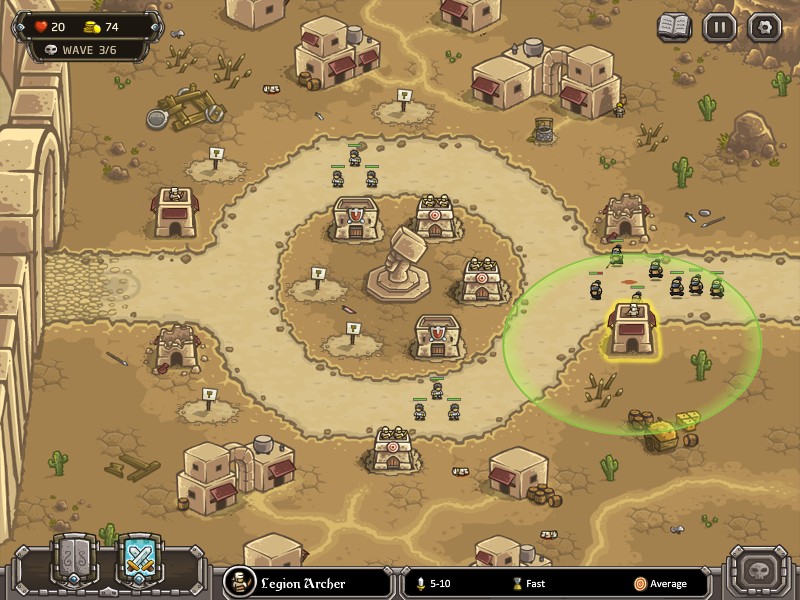Open the gear options menu
Screen dimensions: 800x600
pos(764,27)
